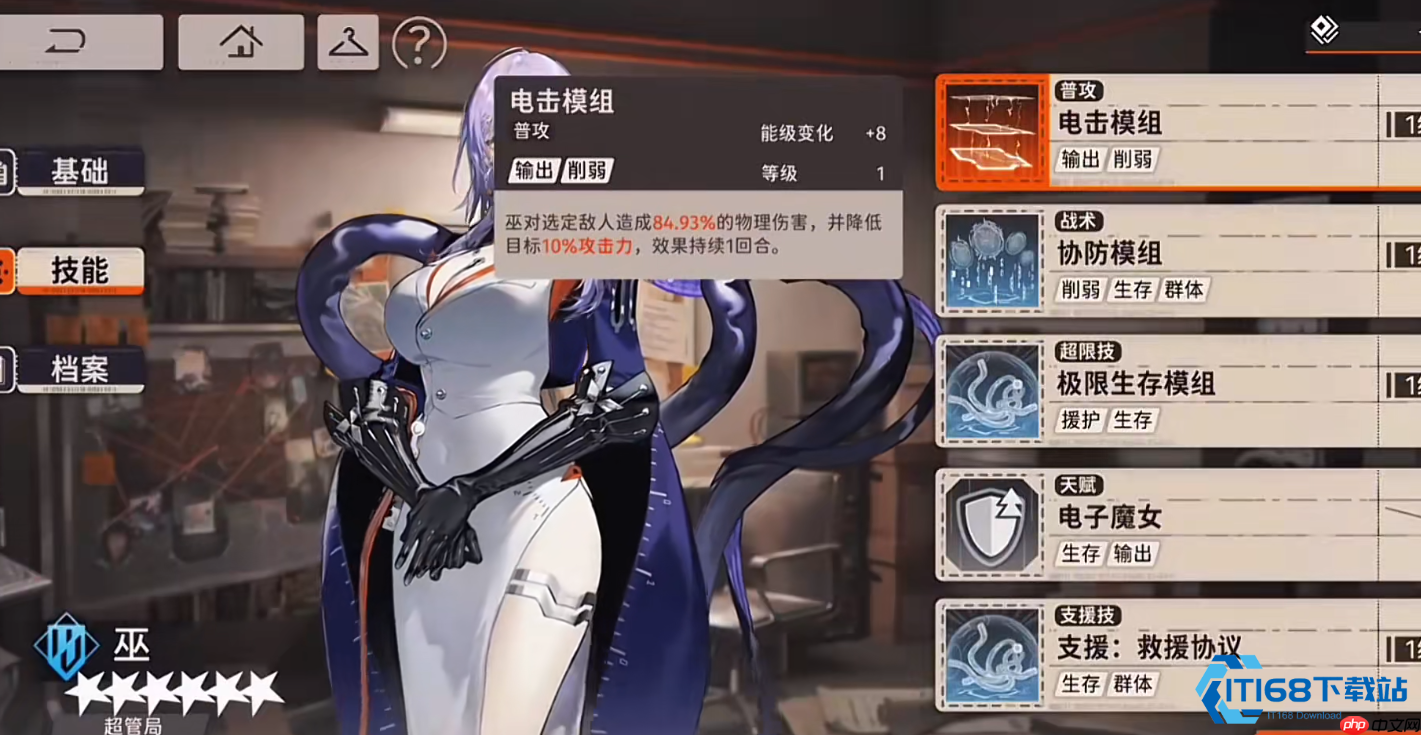Image resolution: width=1421 pixels, height=735 pixels.
Task: Select the 电子魔女 shield talent icon
Action: pyautogui.click(x=991, y=522)
